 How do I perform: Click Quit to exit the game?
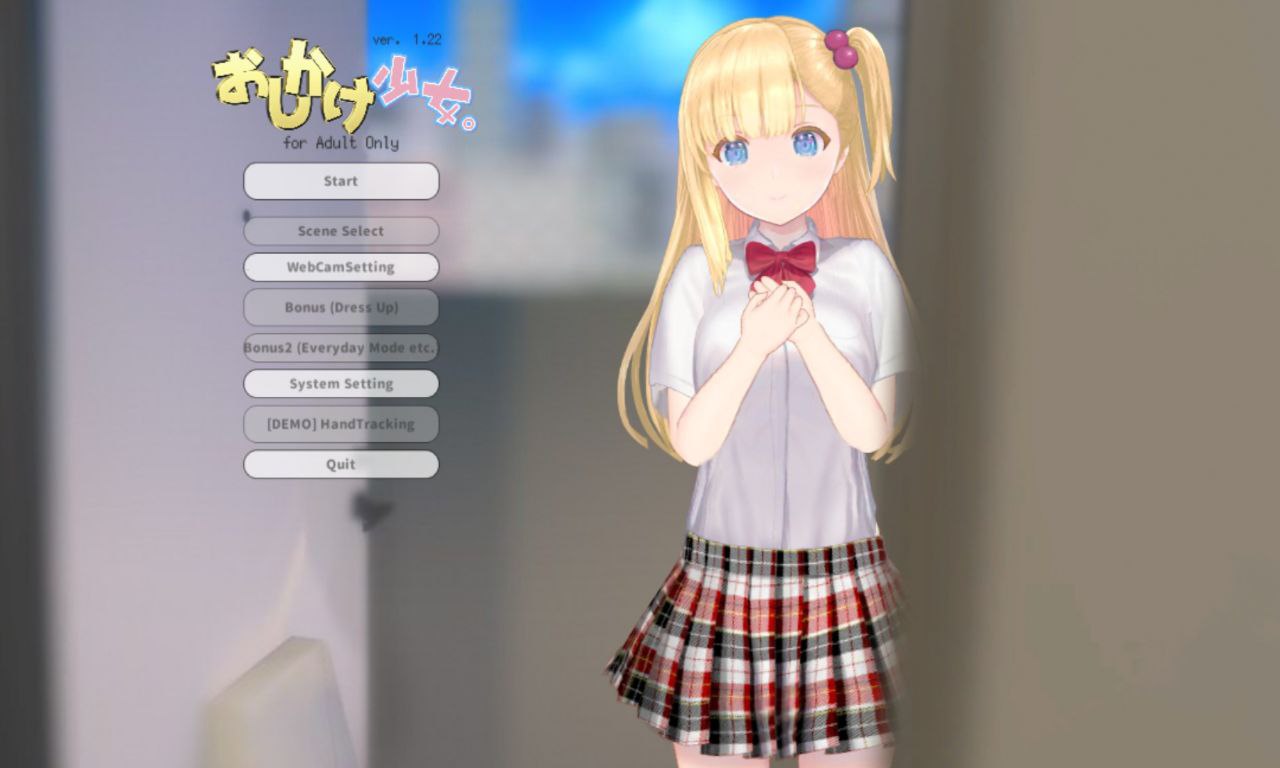(340, 464)
